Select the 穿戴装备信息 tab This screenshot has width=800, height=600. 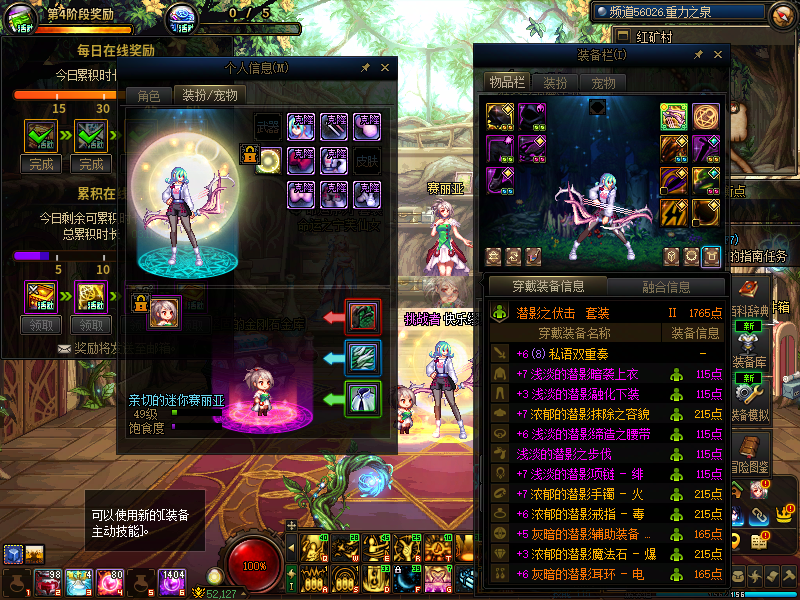(x=549, y=287)
